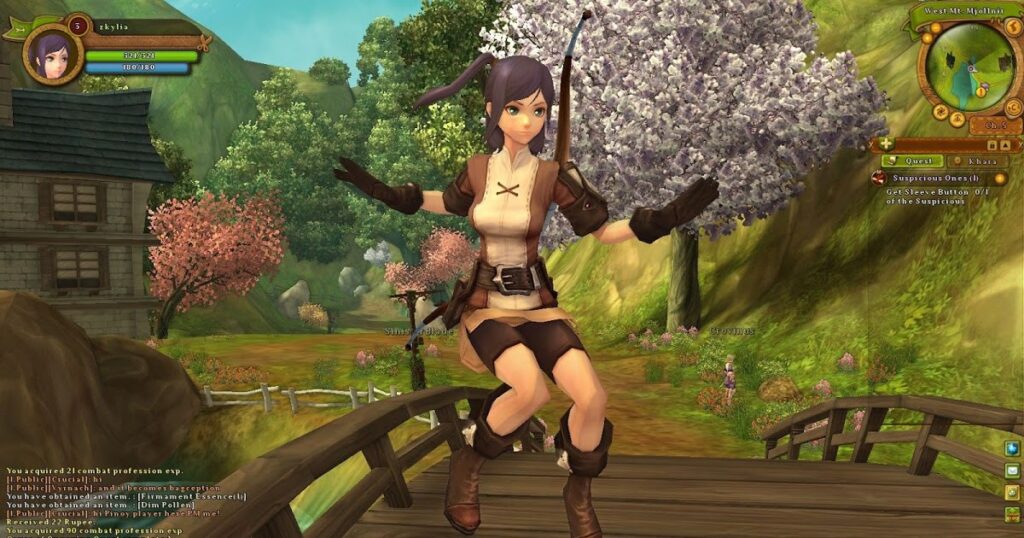Click the blue orb icon
Image resolution: width=1024 pixels, height=538 pixels.
tap(1012, 448)
